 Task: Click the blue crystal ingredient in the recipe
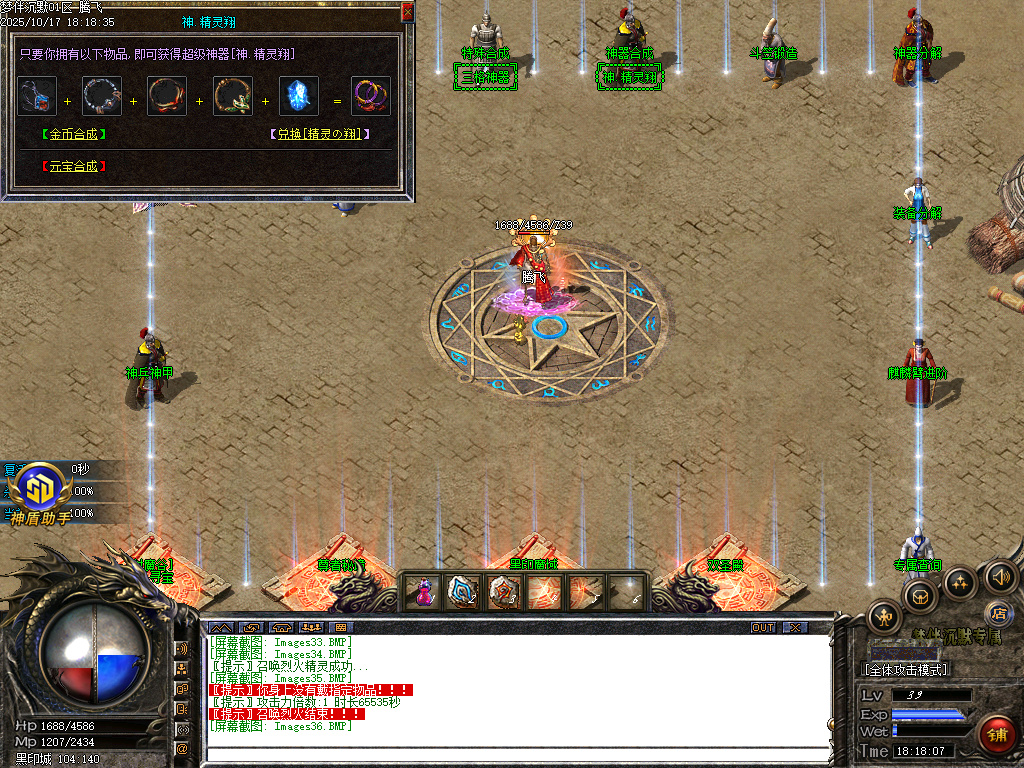[x=299, y=96]
